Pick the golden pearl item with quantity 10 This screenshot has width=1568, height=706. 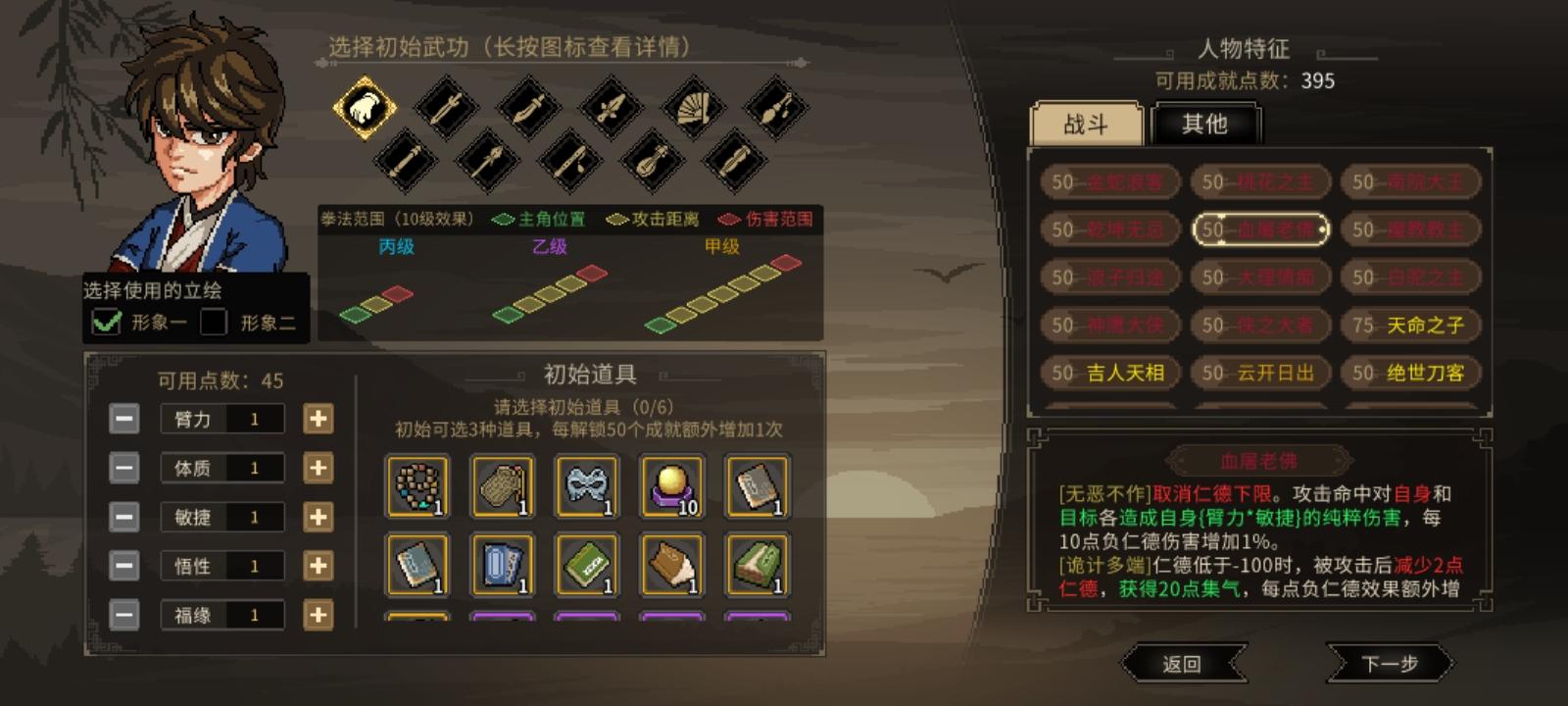[x=672, y=484]
